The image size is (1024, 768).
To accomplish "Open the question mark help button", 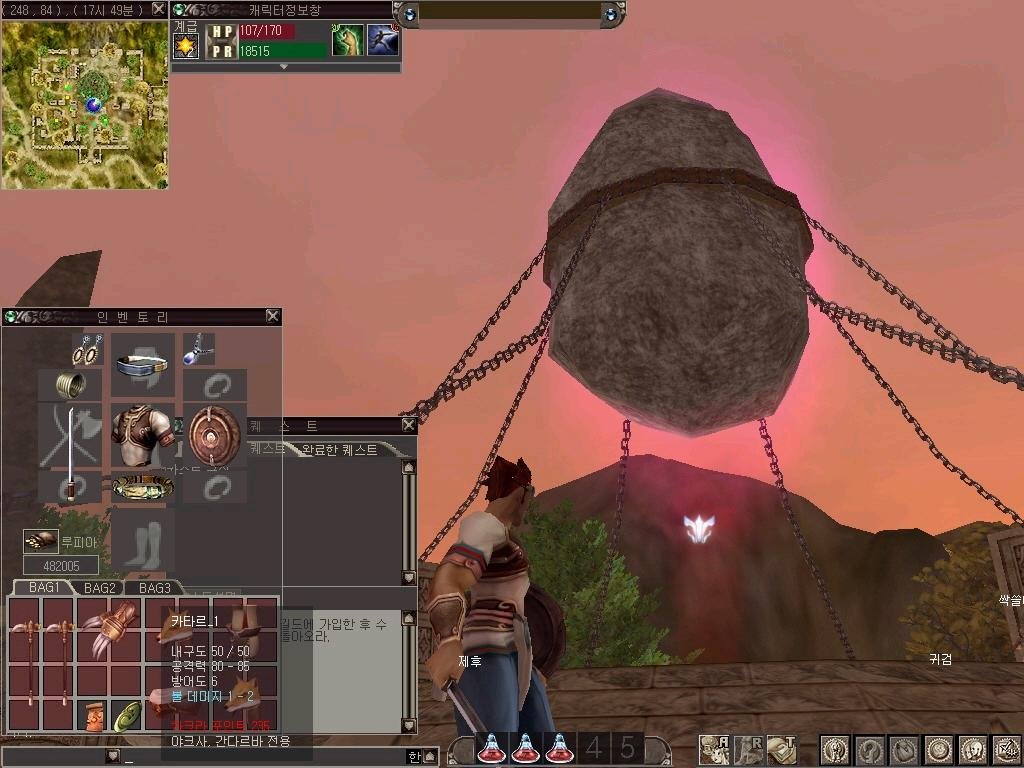I will click(x=869, y=749).
